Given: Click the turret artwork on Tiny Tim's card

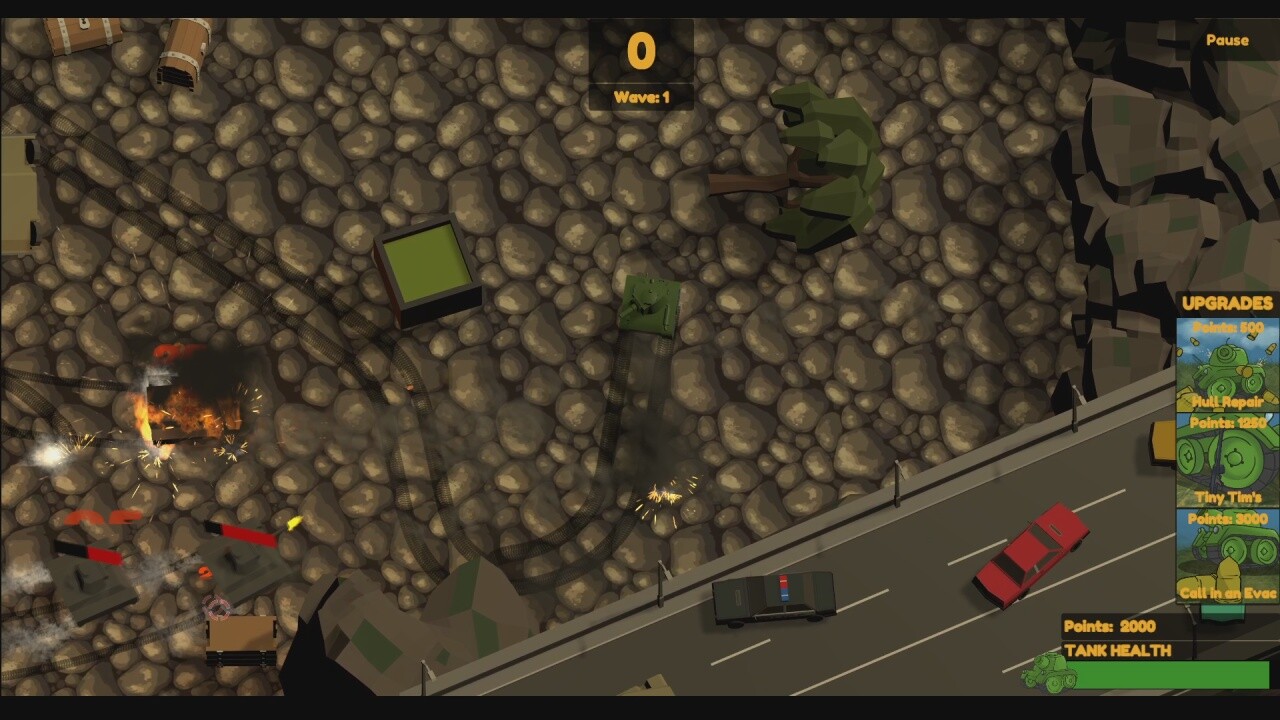Looking at the screenshot, I should pyautogui.click(x=1225, y=460).
